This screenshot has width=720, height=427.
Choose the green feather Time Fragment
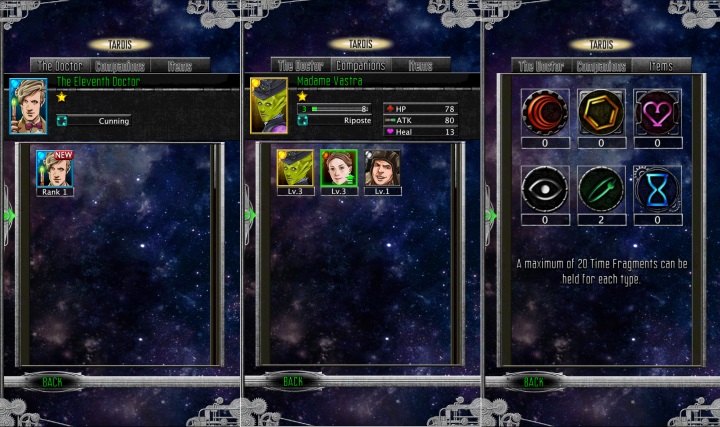click(602, 188)
